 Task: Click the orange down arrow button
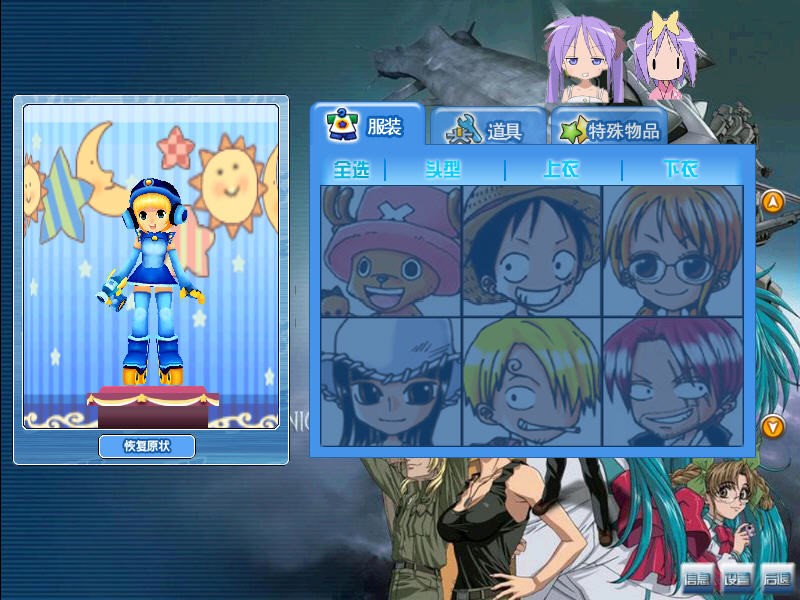coord(772,427)
